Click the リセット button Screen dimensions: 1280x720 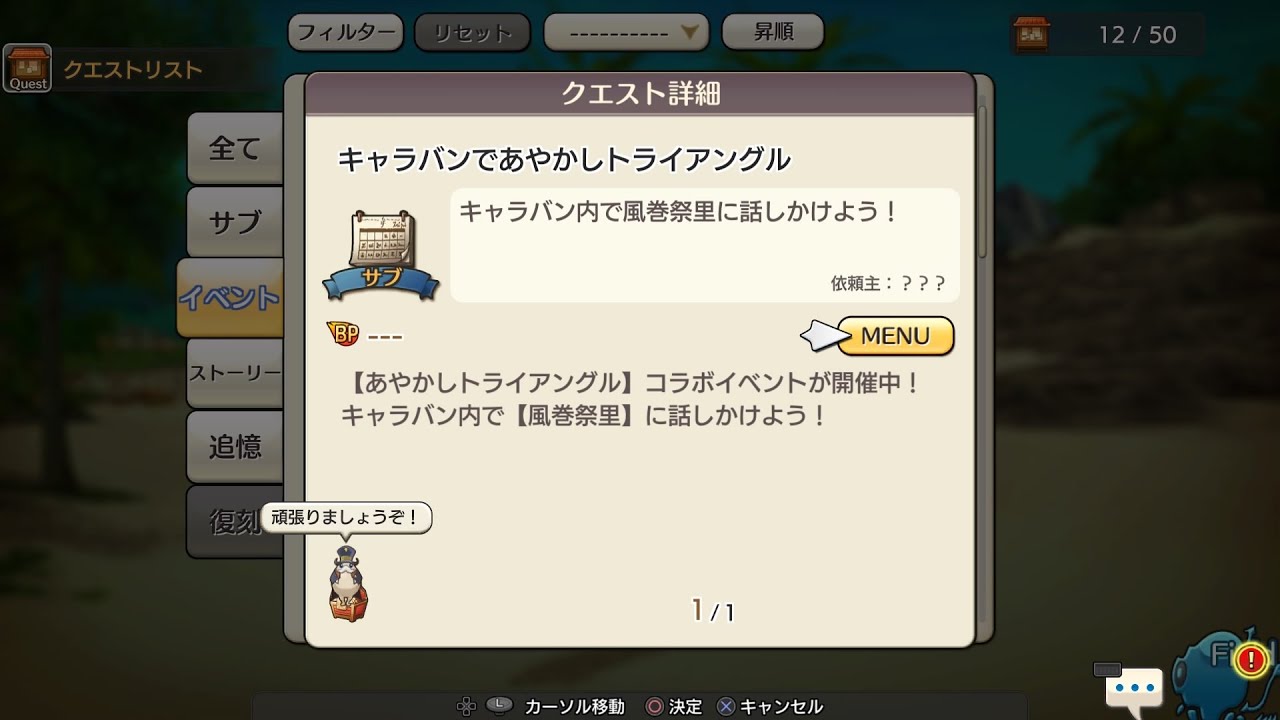pos(472,31)
